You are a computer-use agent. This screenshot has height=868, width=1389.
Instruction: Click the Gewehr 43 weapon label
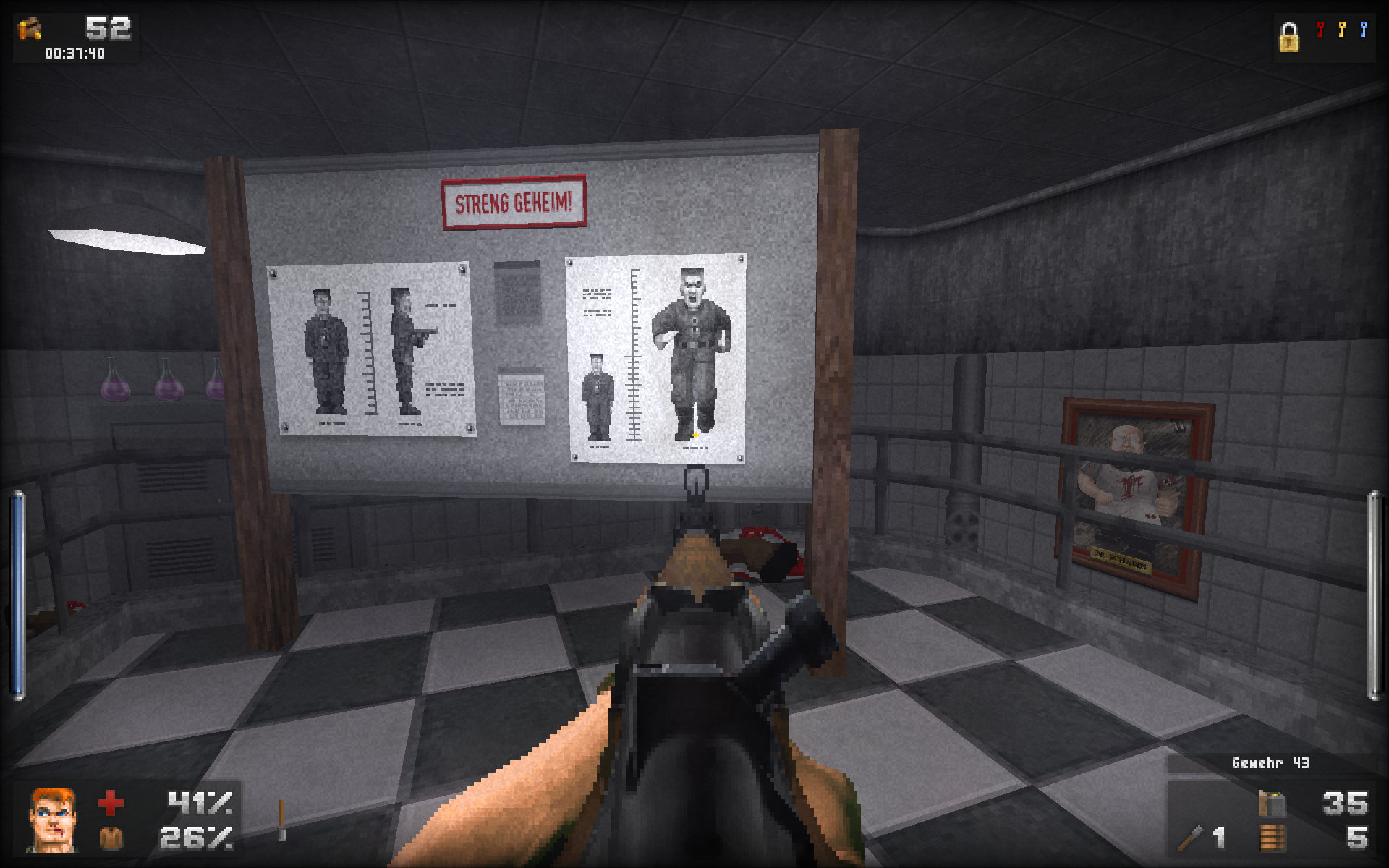click(1270, 763)
